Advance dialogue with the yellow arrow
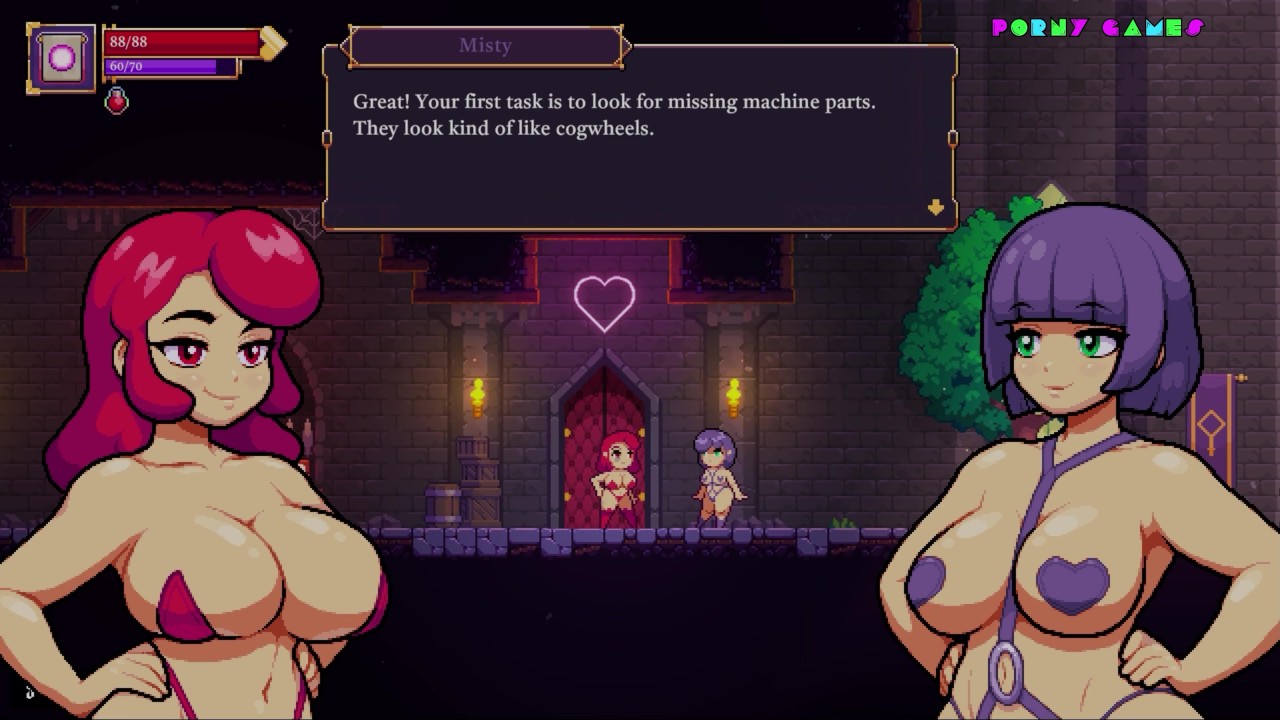The width and height of the screenshot is (1280, 720). [x=935, y=207]
